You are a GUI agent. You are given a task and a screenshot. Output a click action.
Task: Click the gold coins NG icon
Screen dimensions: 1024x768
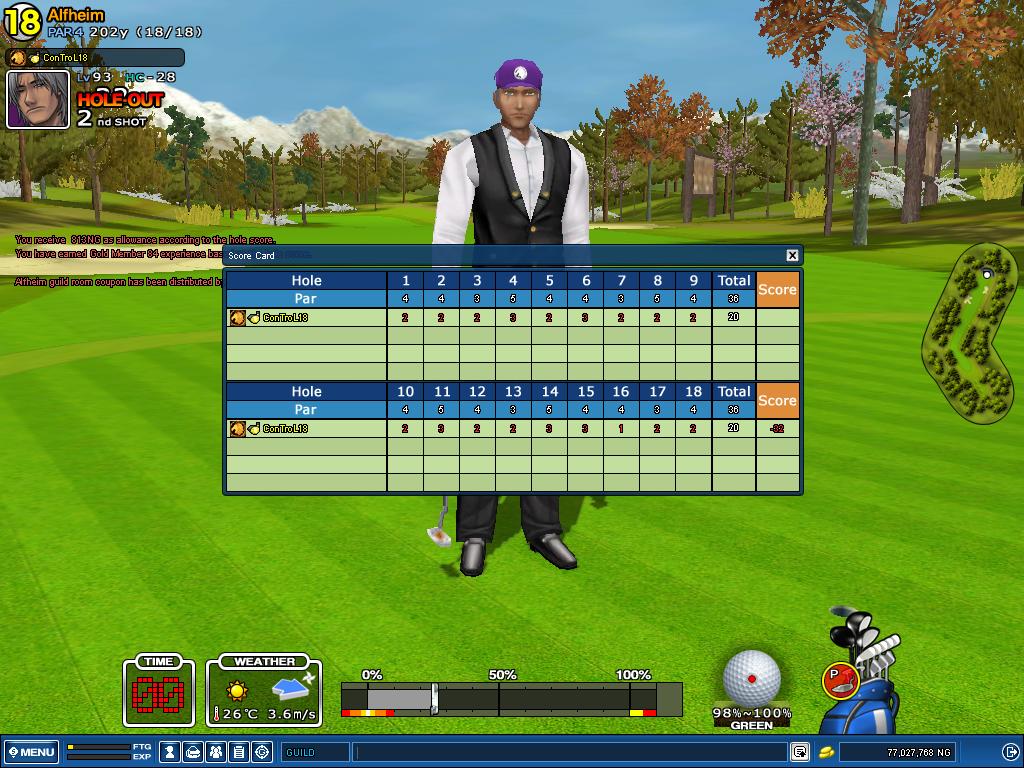827,752
